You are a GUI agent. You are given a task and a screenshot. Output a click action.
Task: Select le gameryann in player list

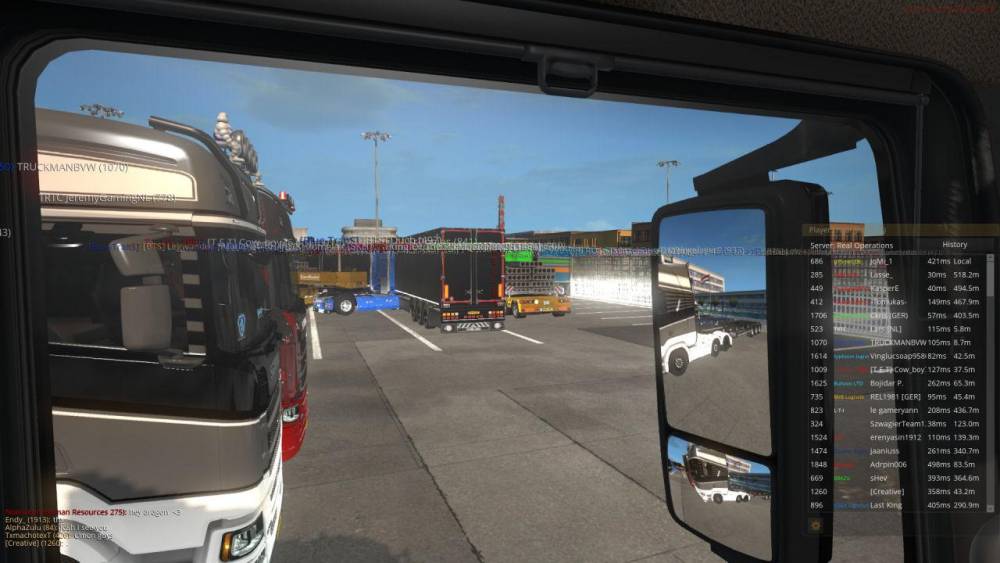coord(886,410)
